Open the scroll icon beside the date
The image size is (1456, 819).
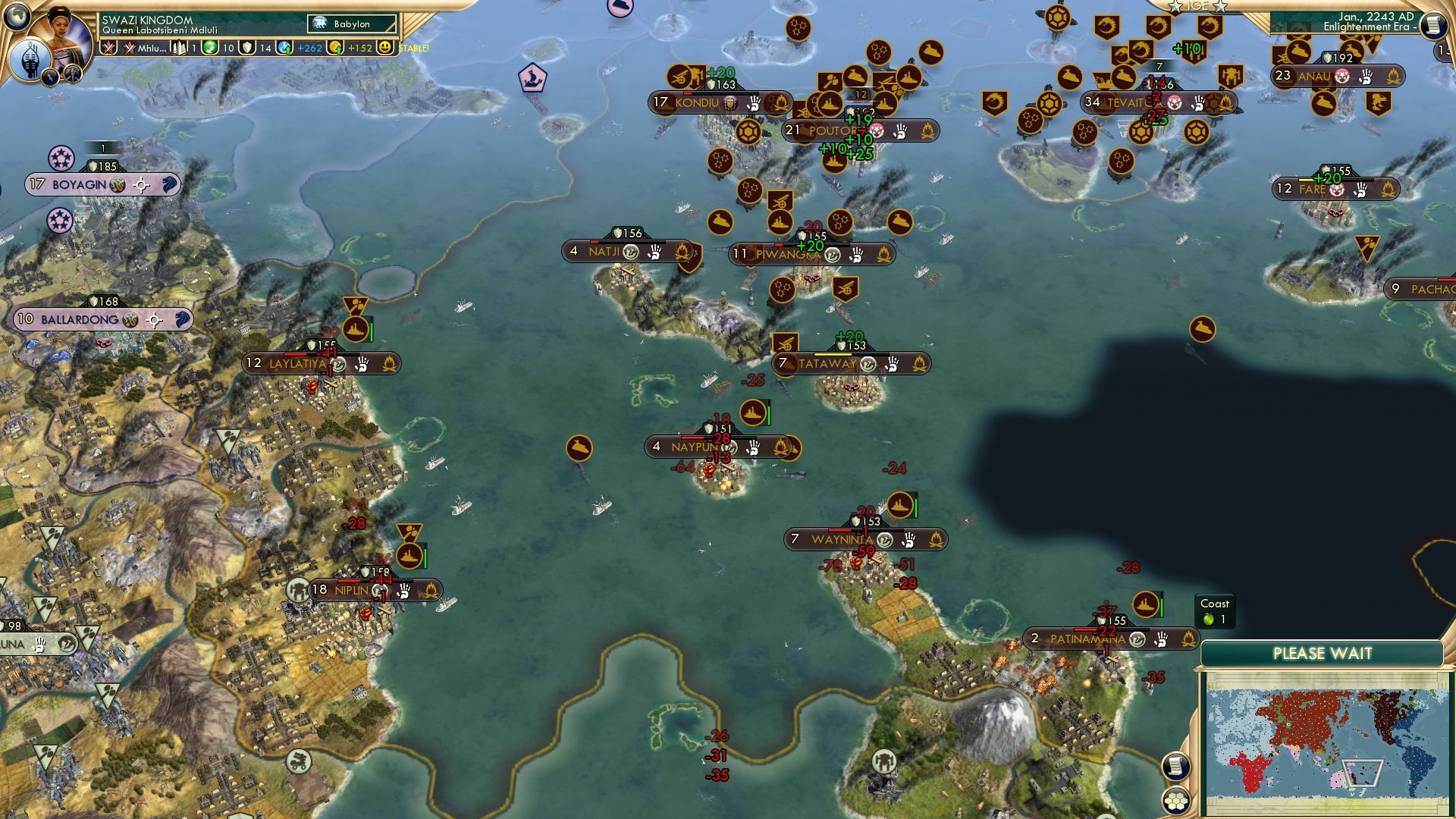click(1432, 26)
